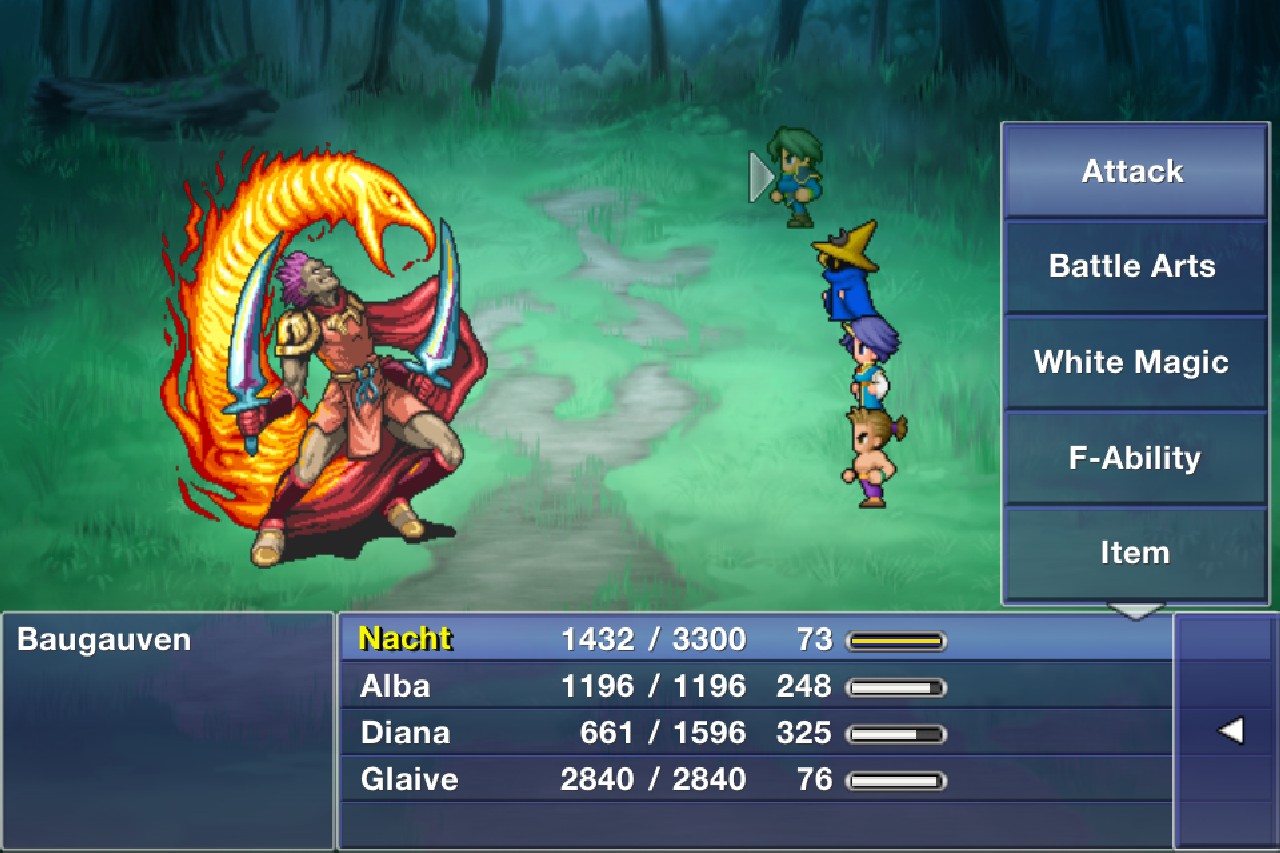Choose the F-Ability command

[1131, 457]
